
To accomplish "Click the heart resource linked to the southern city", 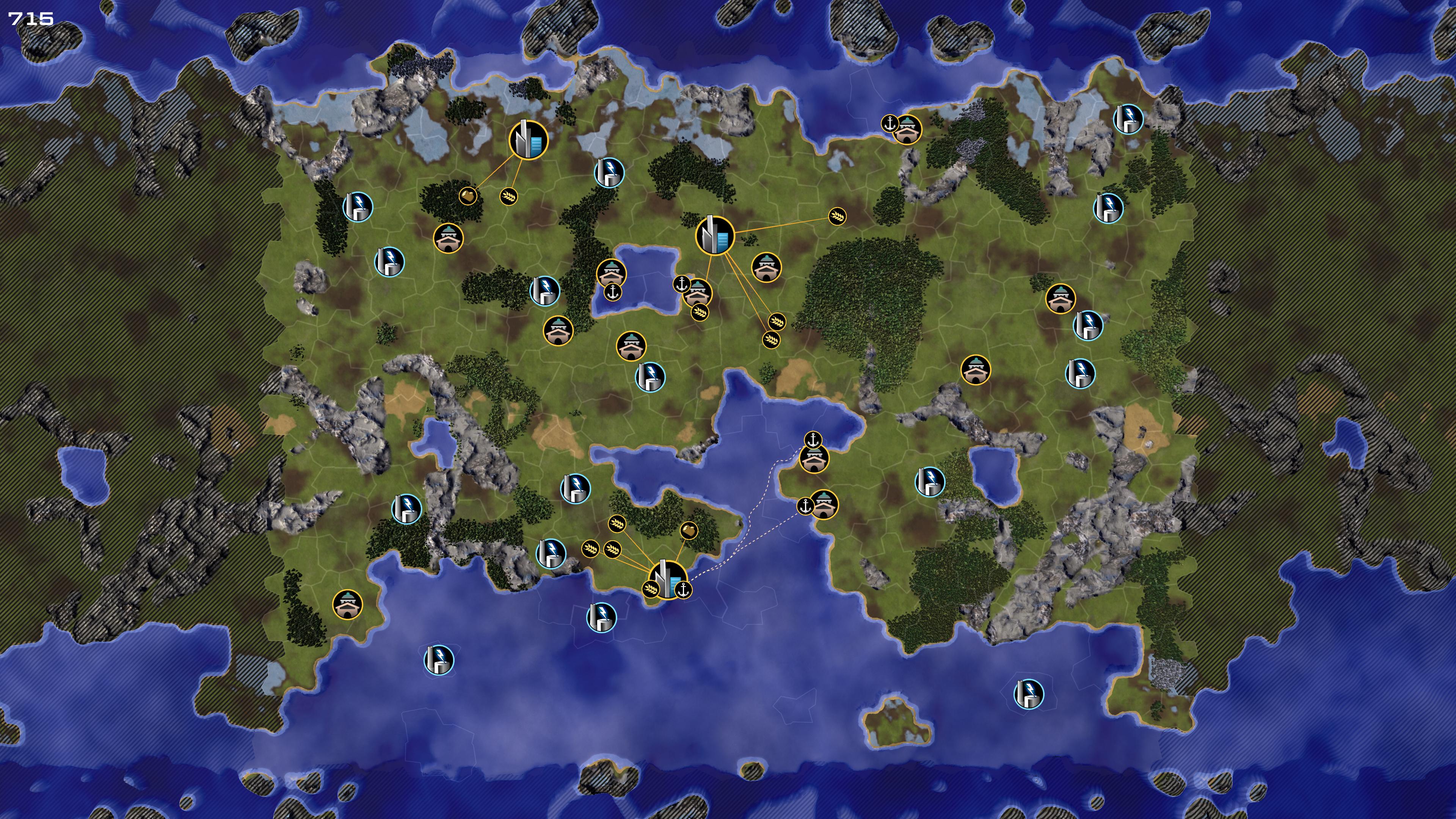I will coord(689,530).
